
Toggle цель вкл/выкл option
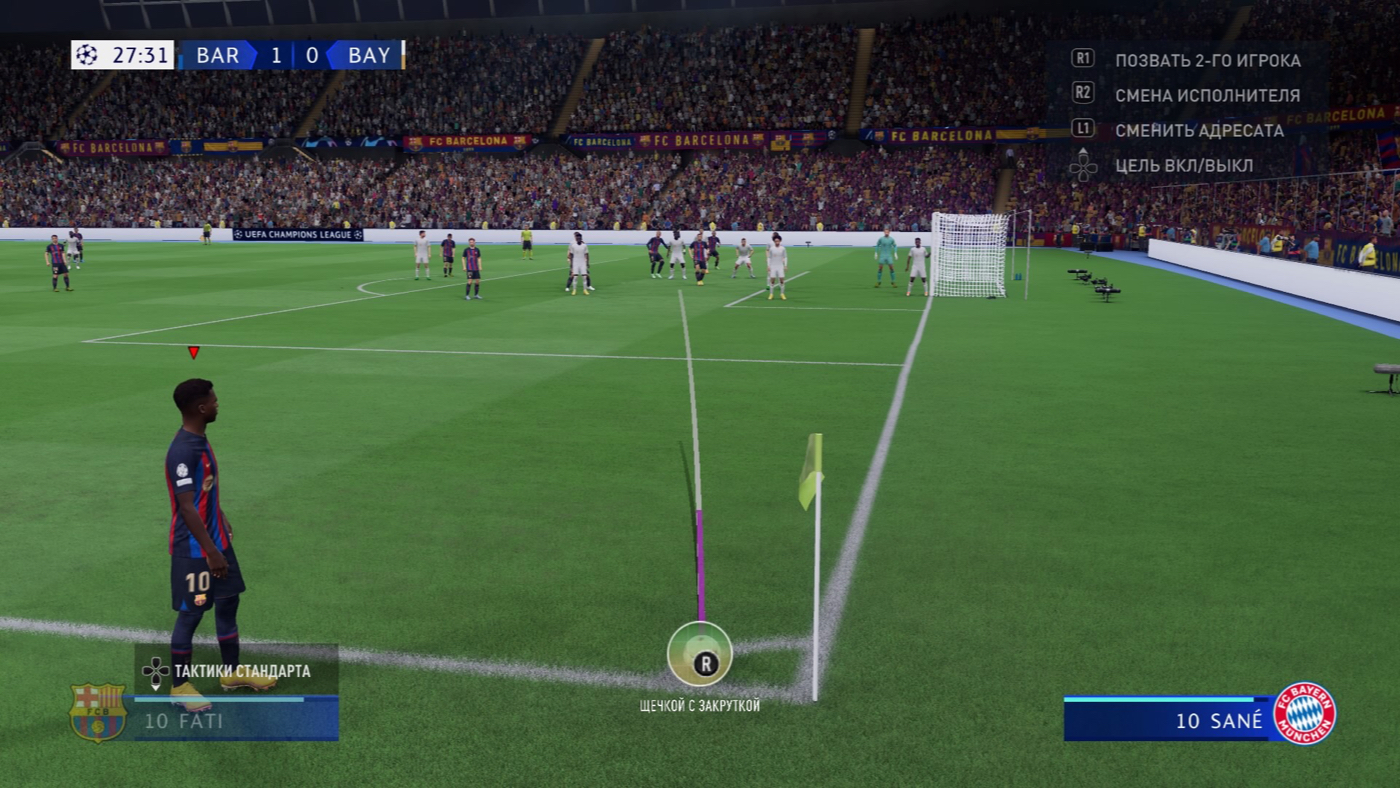1185,166
